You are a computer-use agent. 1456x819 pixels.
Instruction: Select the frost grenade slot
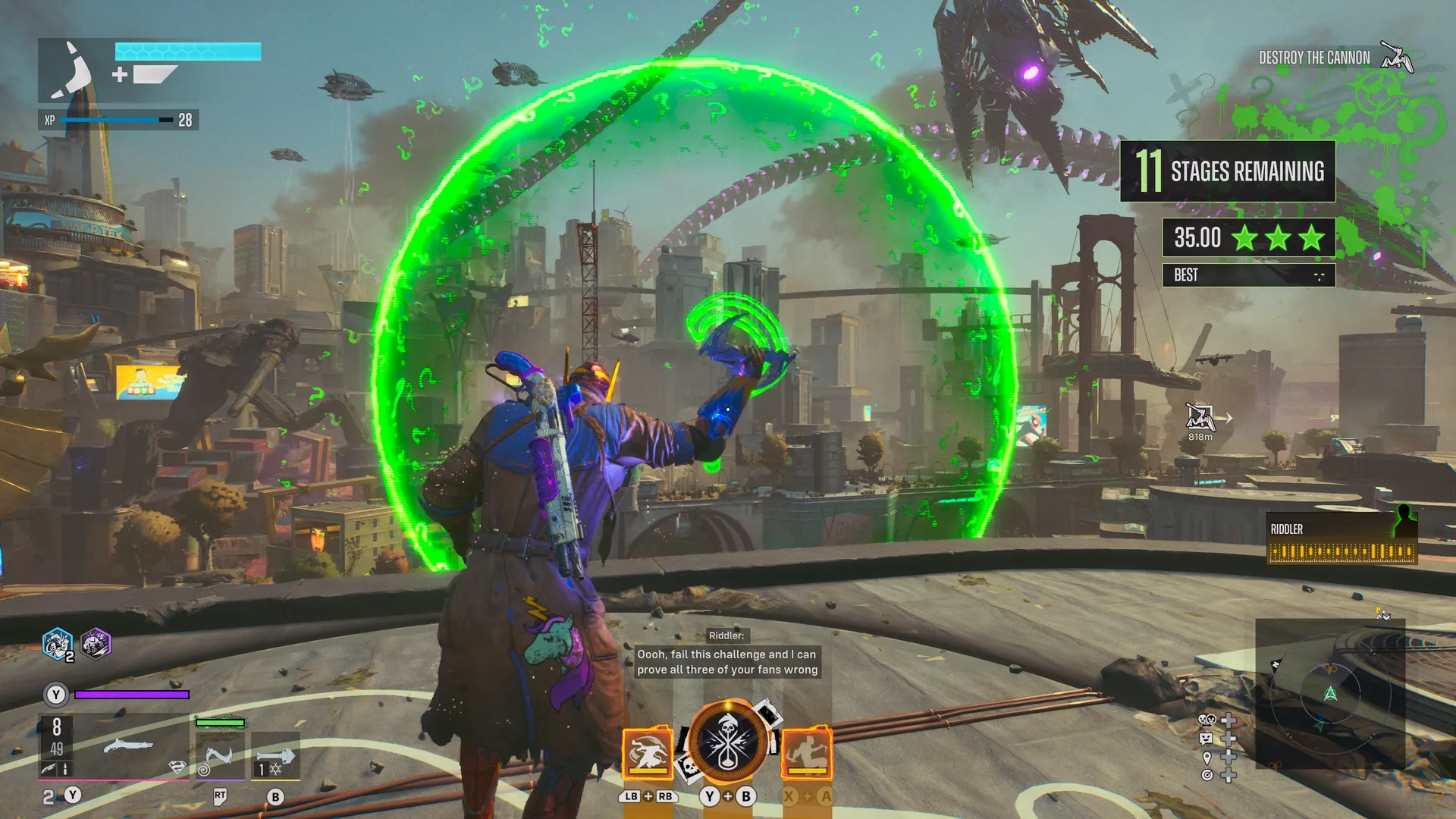click(x=275, y=756)
